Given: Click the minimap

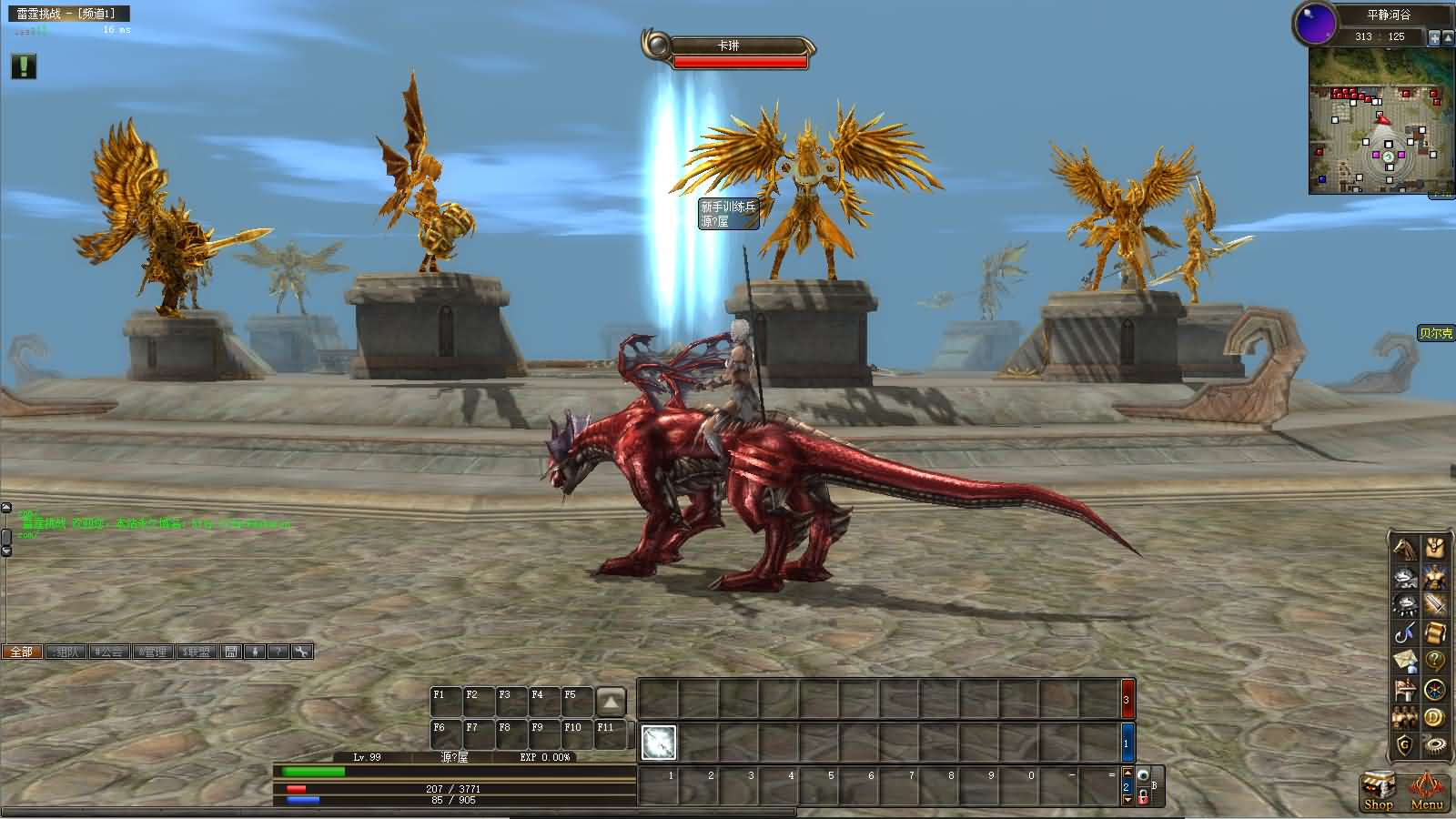Looking at the screenshot, I should click(1380, 120).
